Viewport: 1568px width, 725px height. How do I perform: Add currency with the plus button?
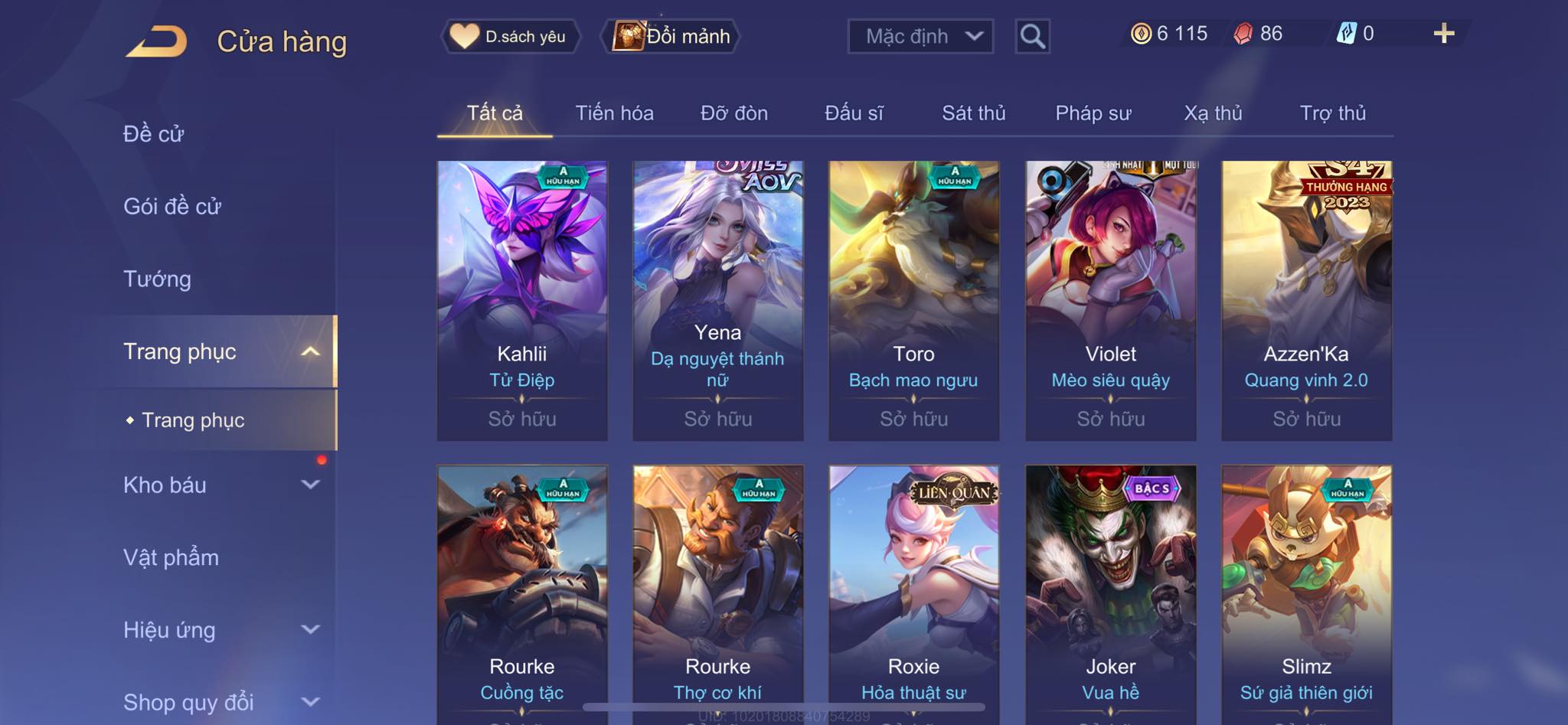pos(1443,34)
